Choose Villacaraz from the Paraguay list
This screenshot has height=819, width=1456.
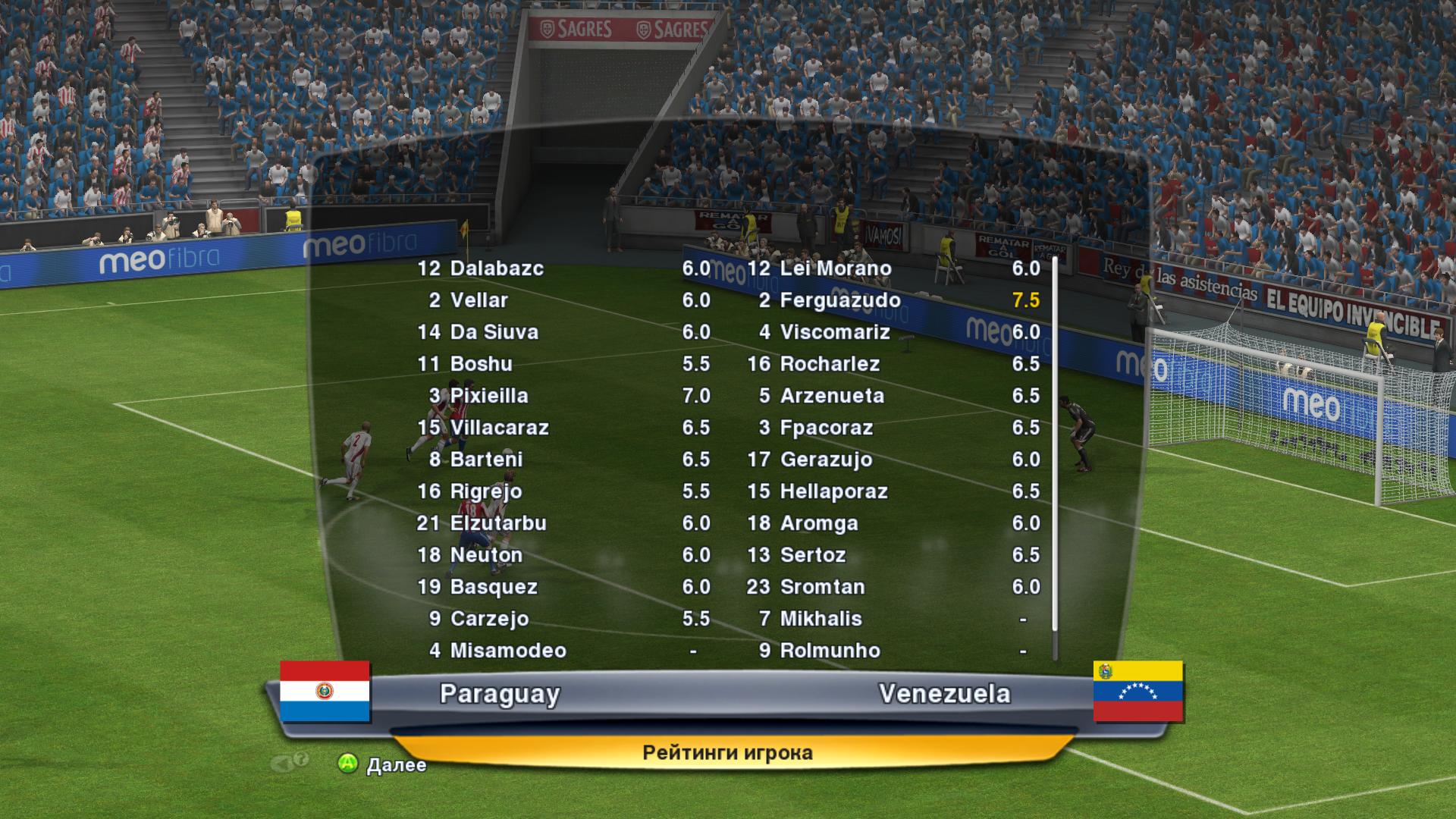[x=499, y=428]
